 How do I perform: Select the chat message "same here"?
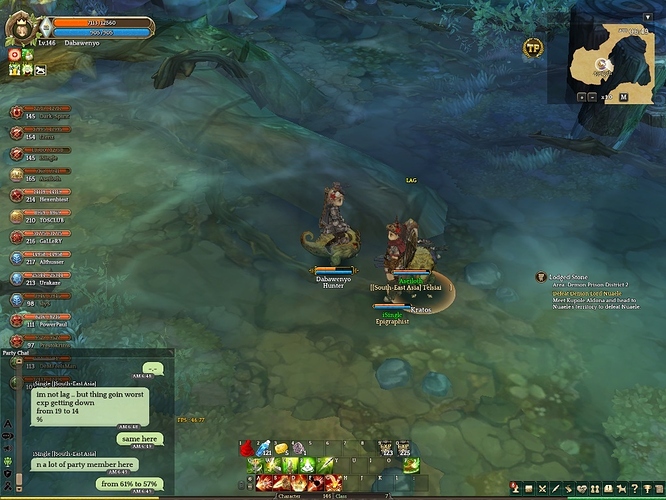point(138,438)
